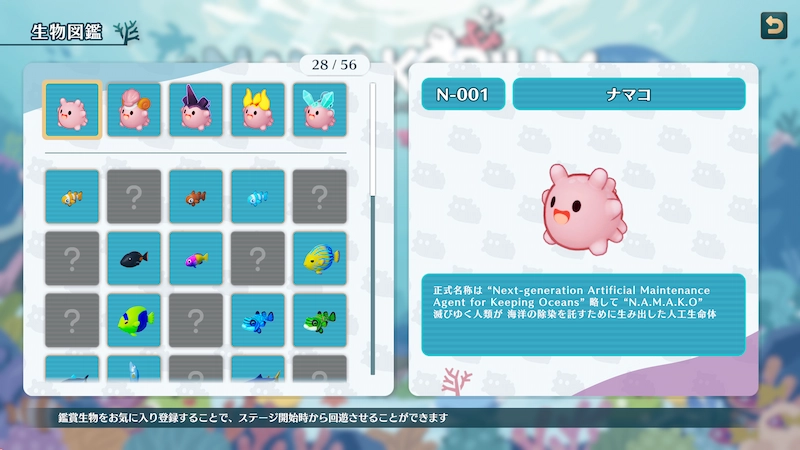Open the blue mandarin fish entry

pos(258,320)
